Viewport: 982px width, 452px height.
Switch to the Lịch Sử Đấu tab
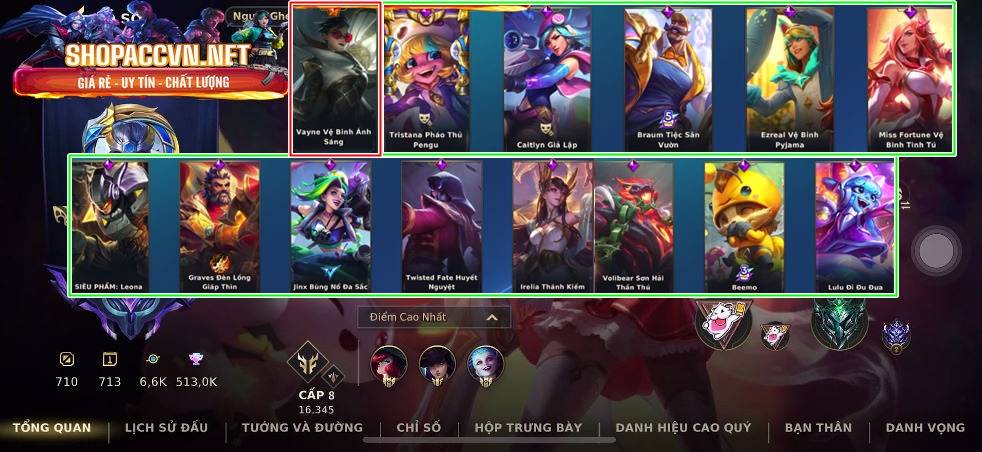pyautogui.click(x=166, y=428)
